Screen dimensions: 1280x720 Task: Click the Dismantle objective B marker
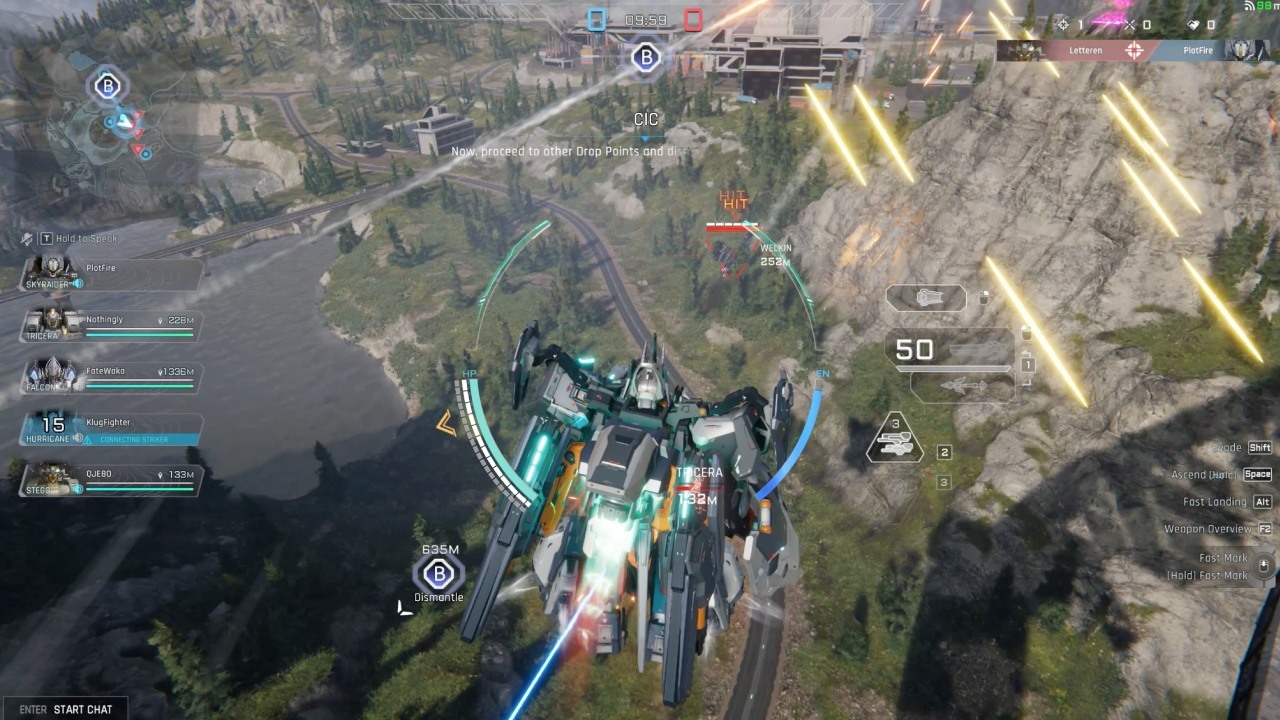438,575
